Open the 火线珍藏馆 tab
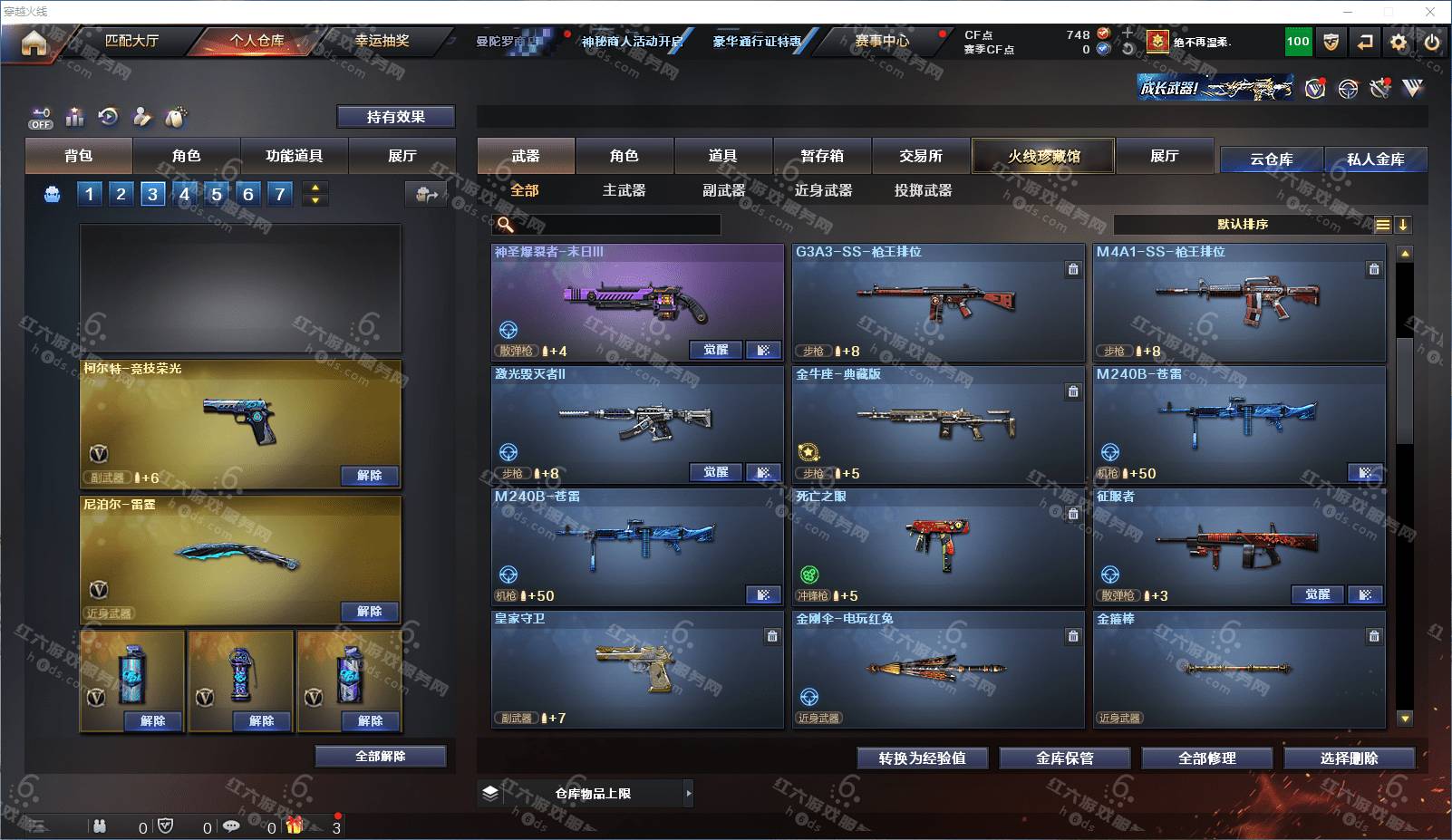1452x840 pixels. coord(1043,156)
